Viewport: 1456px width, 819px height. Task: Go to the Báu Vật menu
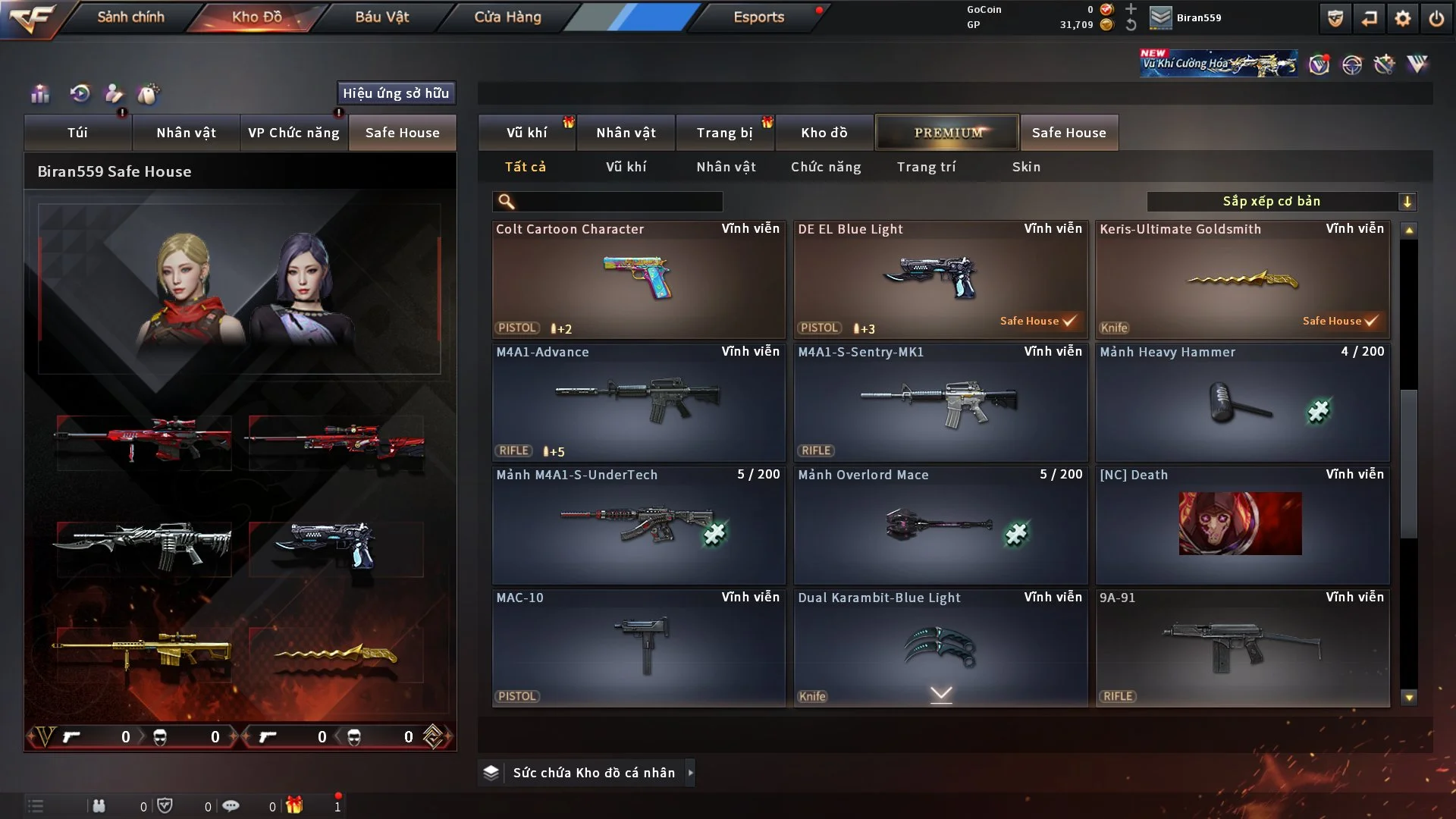click(381, 17)
